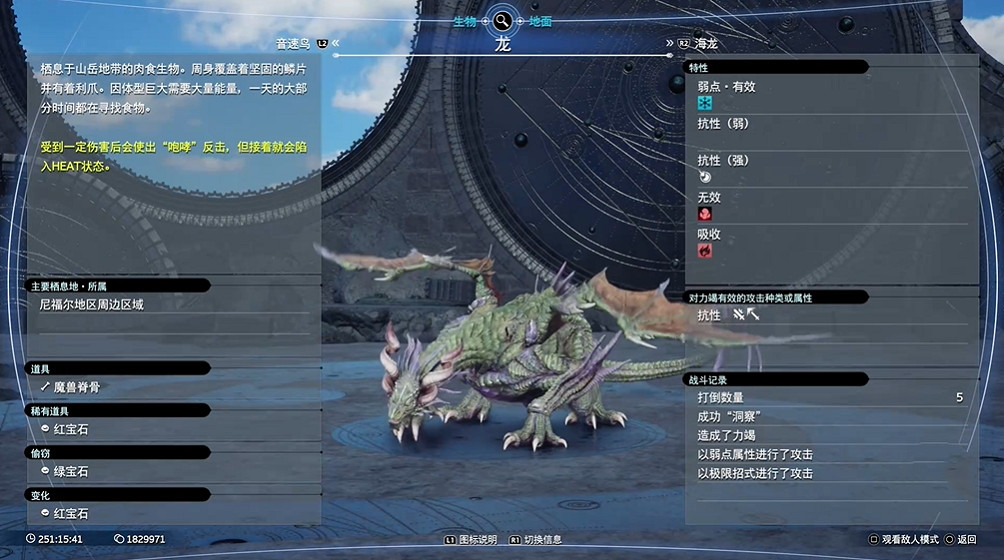
Task: Go to next enemy entry 海龙
Action: (706, 44)
